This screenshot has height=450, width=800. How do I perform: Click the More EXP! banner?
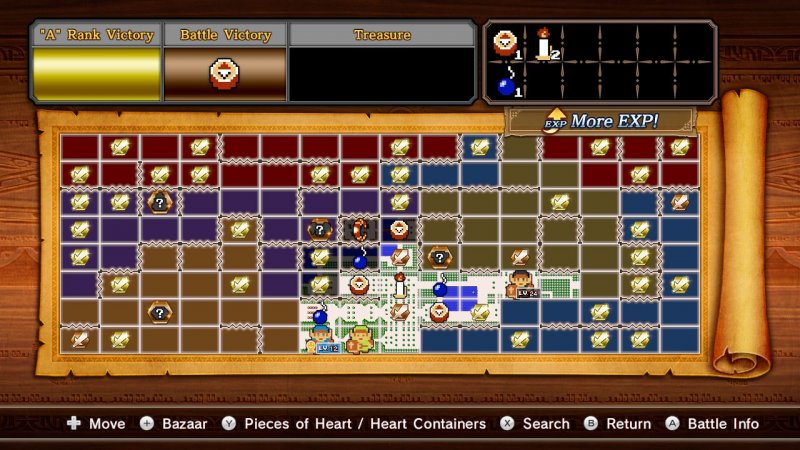point(599,122)
